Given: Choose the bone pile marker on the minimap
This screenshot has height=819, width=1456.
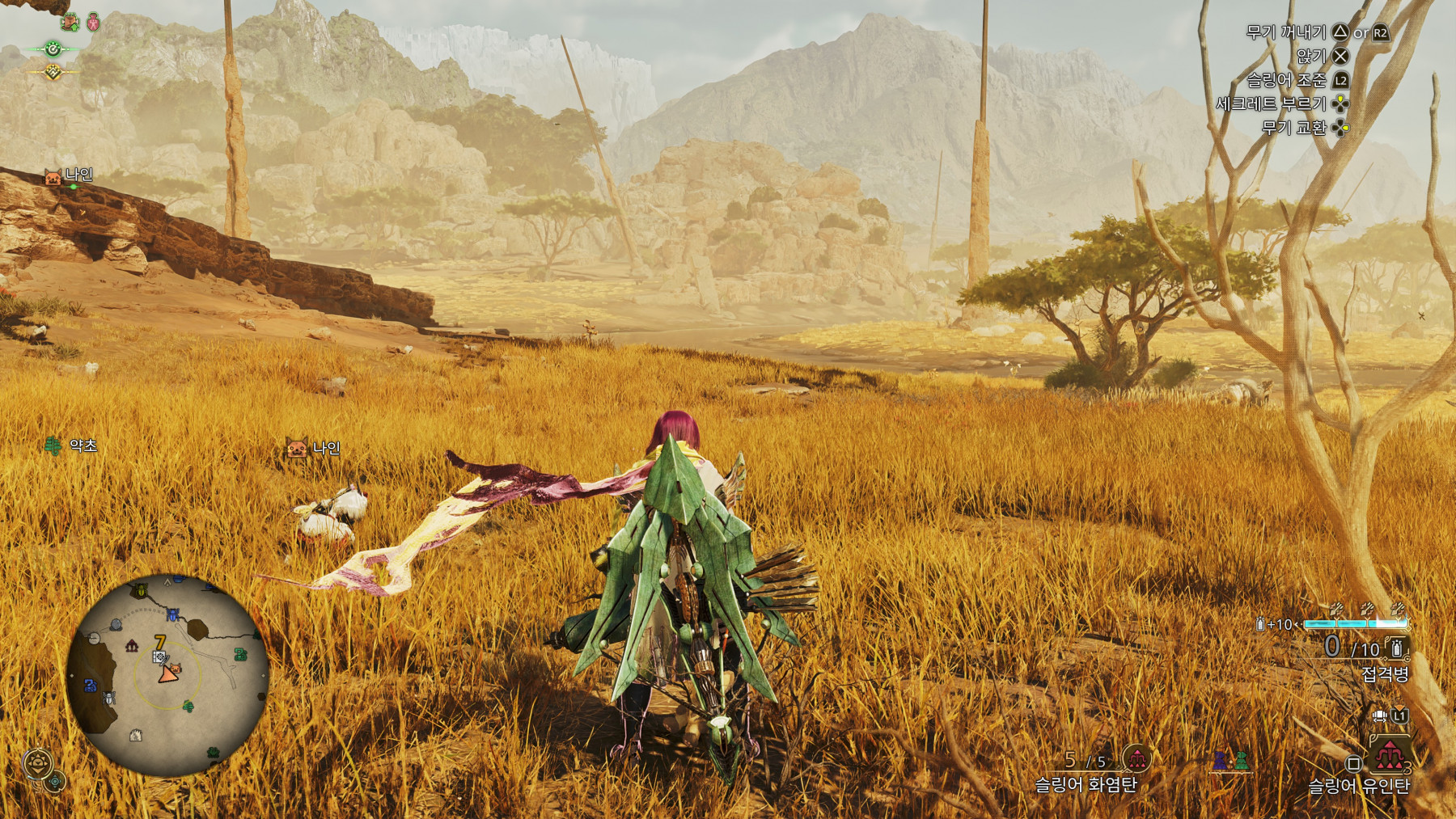Looking at the screenshot, I should click(x=136, y=735).
